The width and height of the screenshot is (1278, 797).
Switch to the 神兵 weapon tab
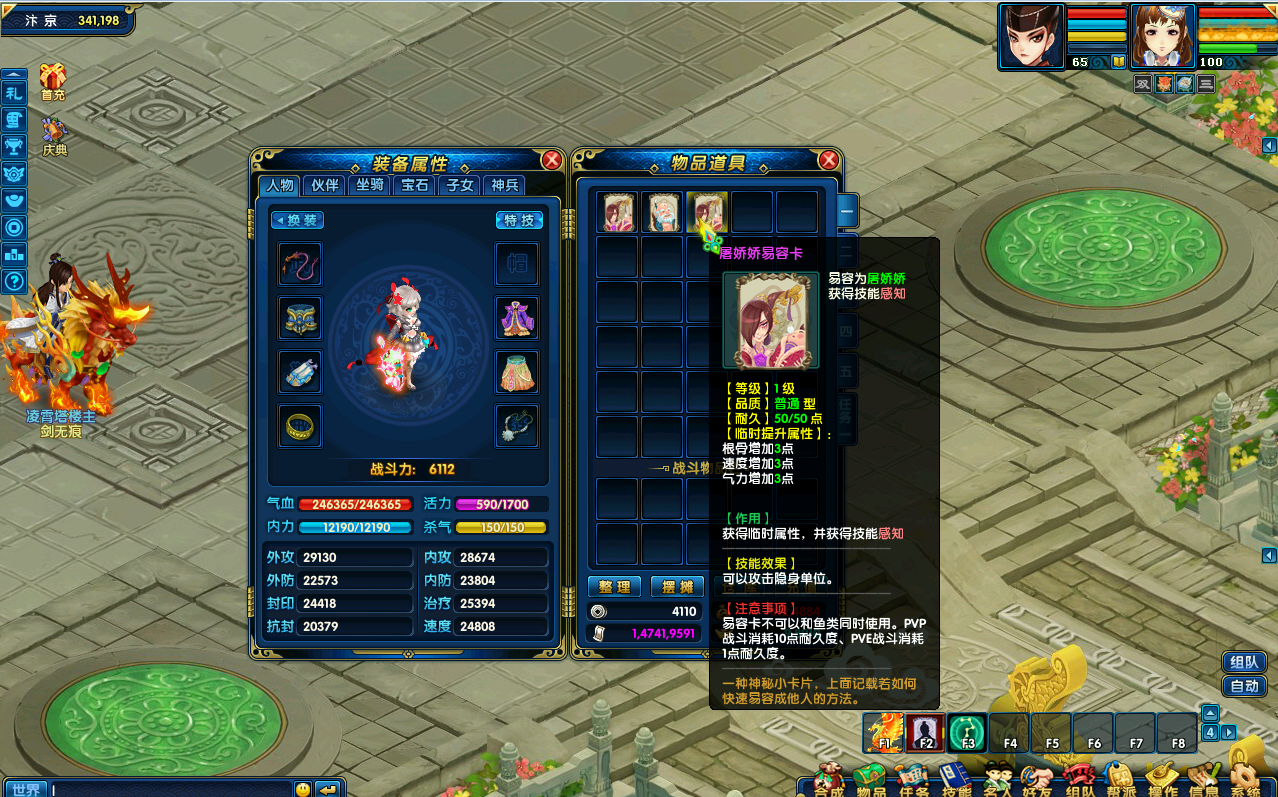(x=504, y=185)
